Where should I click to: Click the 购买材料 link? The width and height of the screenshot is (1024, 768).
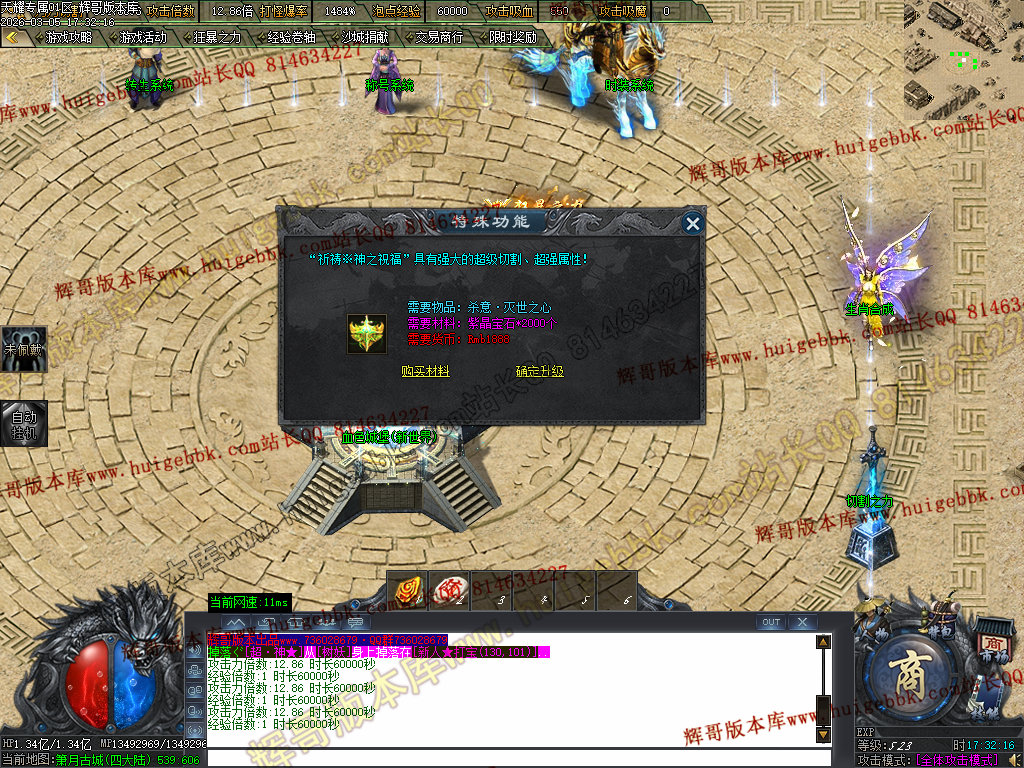pos(425,371)
